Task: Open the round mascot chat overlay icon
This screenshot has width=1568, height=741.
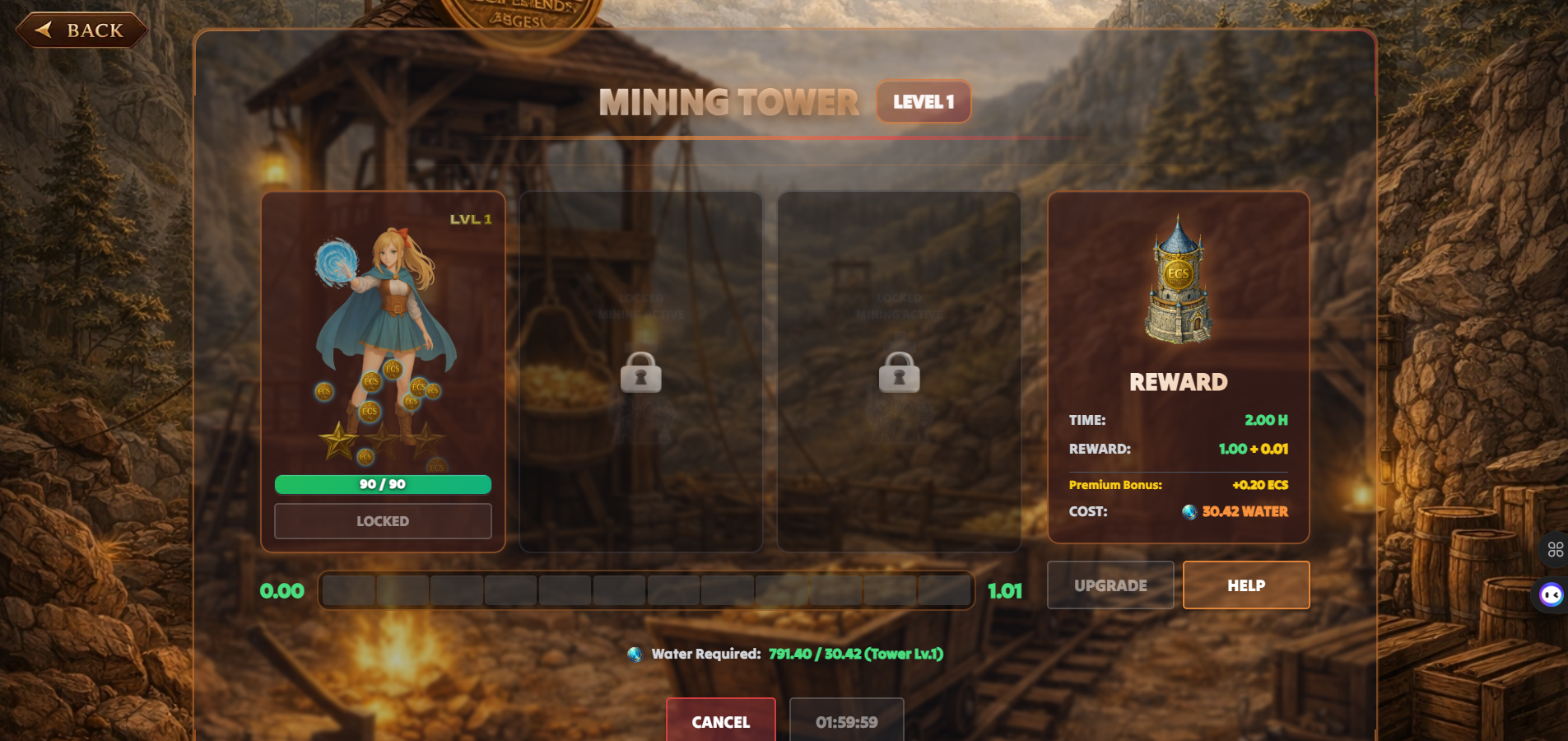Action: coord(1552,594)
